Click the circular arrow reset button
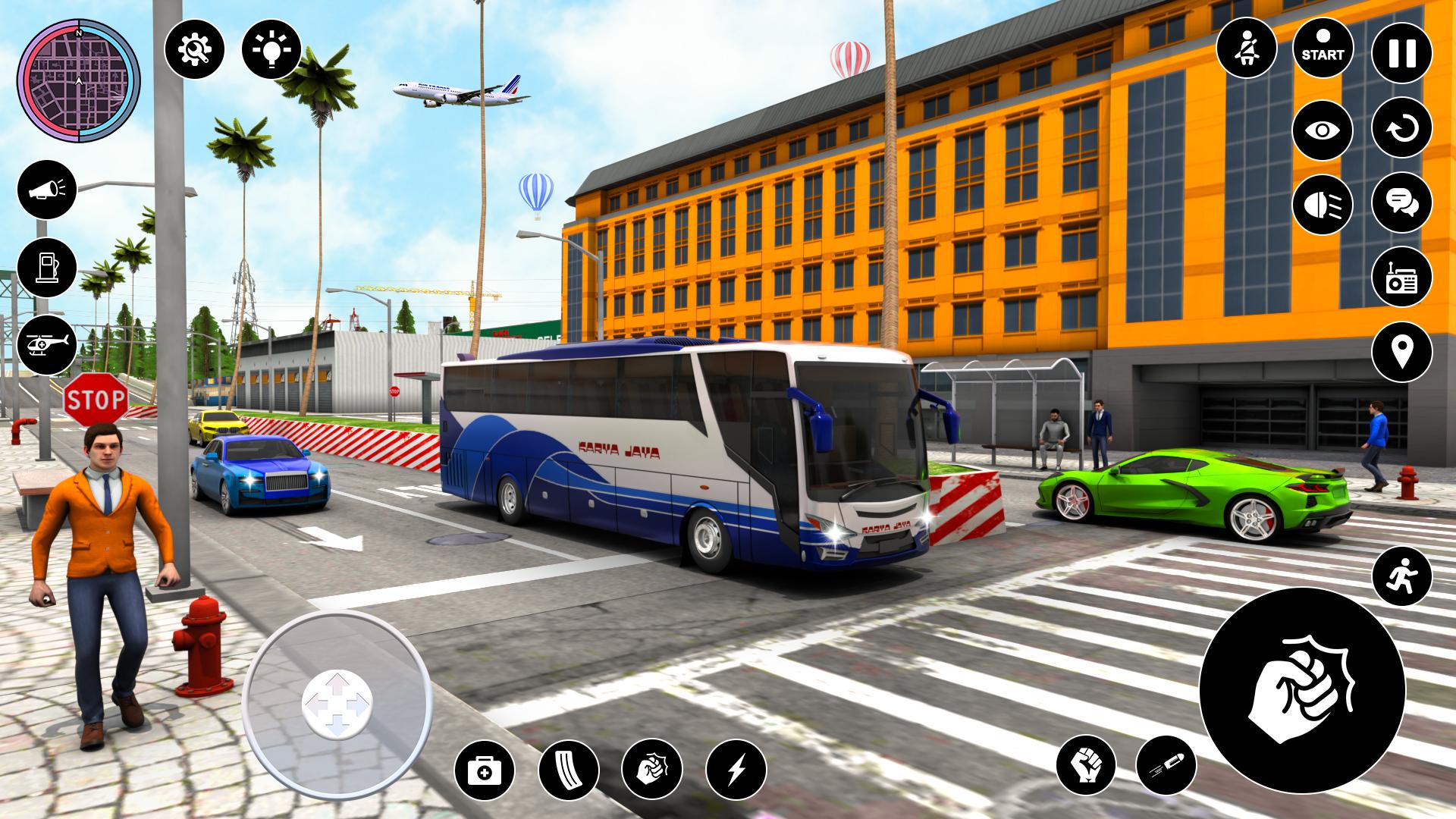 tap(1401, 128)
